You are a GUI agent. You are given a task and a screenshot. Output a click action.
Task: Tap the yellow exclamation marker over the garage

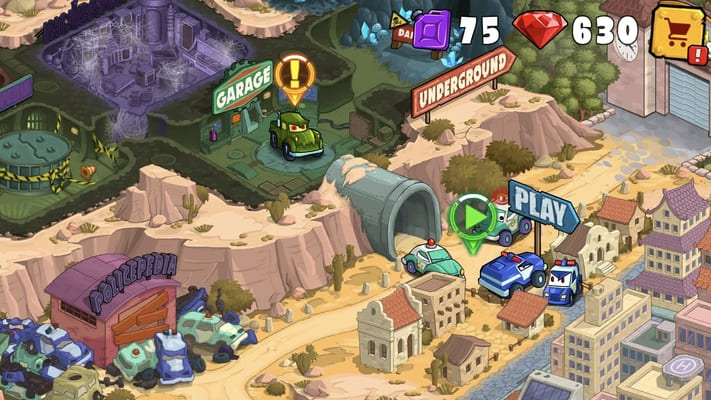point(295,75)
